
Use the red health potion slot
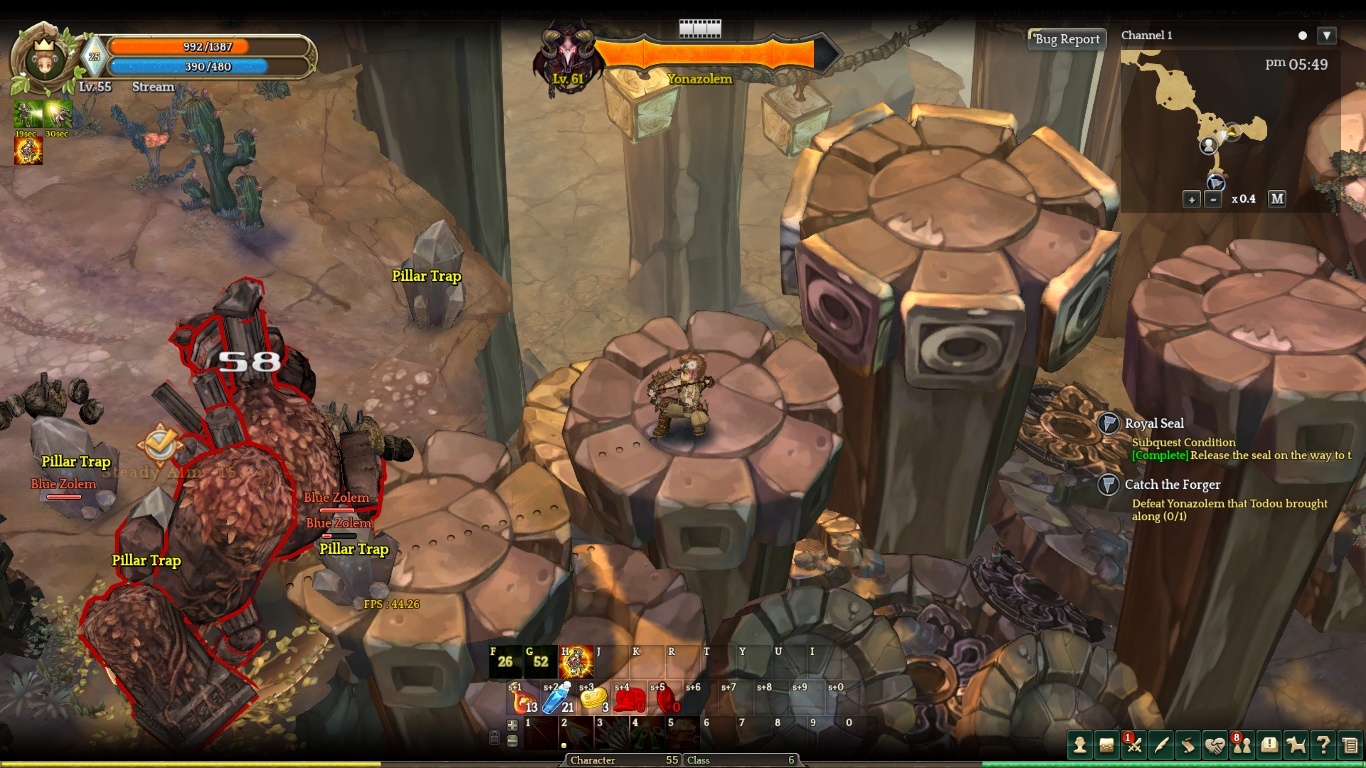pos(524,700)
